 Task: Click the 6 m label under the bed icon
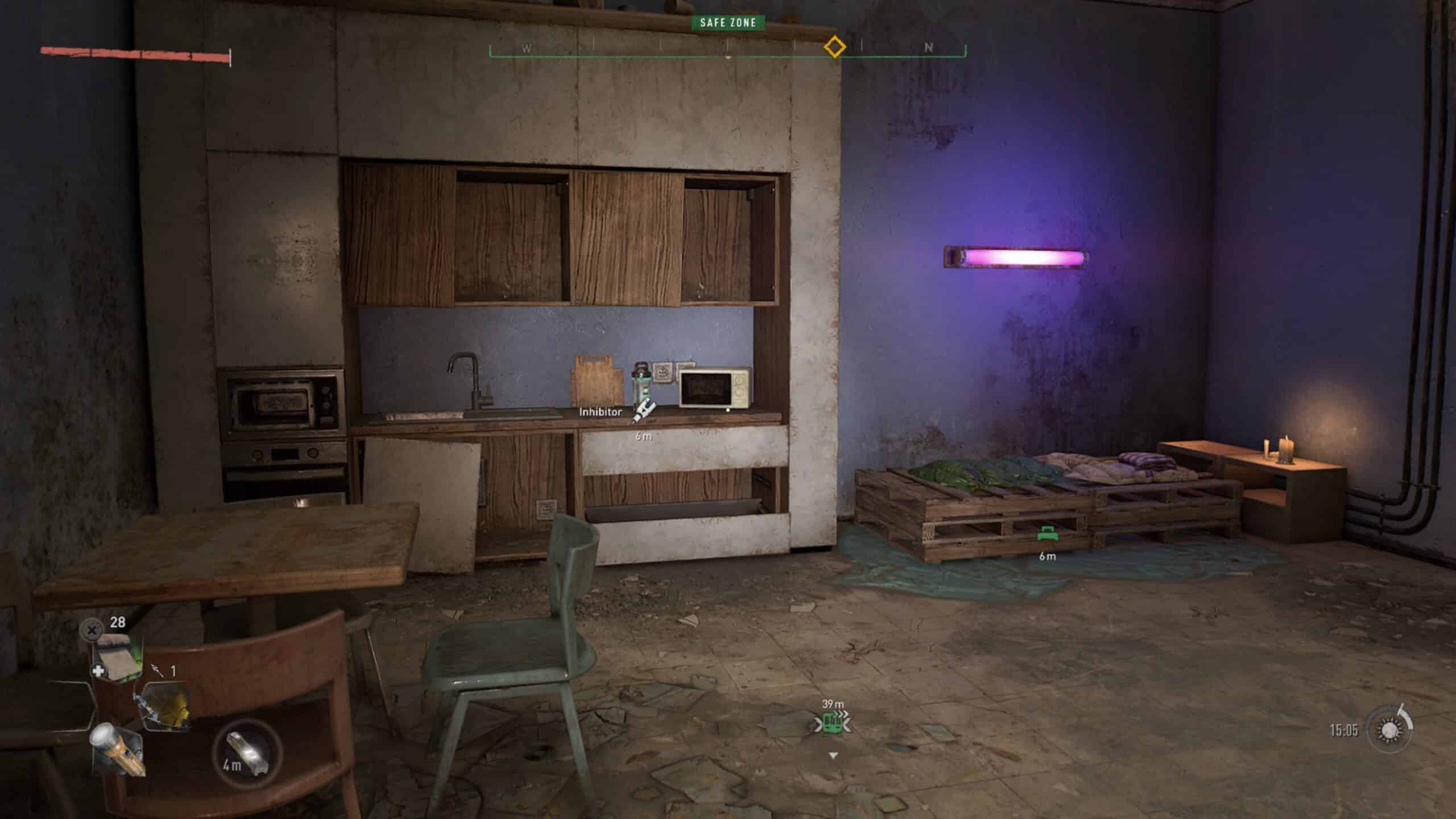(x=1048, y=557)
